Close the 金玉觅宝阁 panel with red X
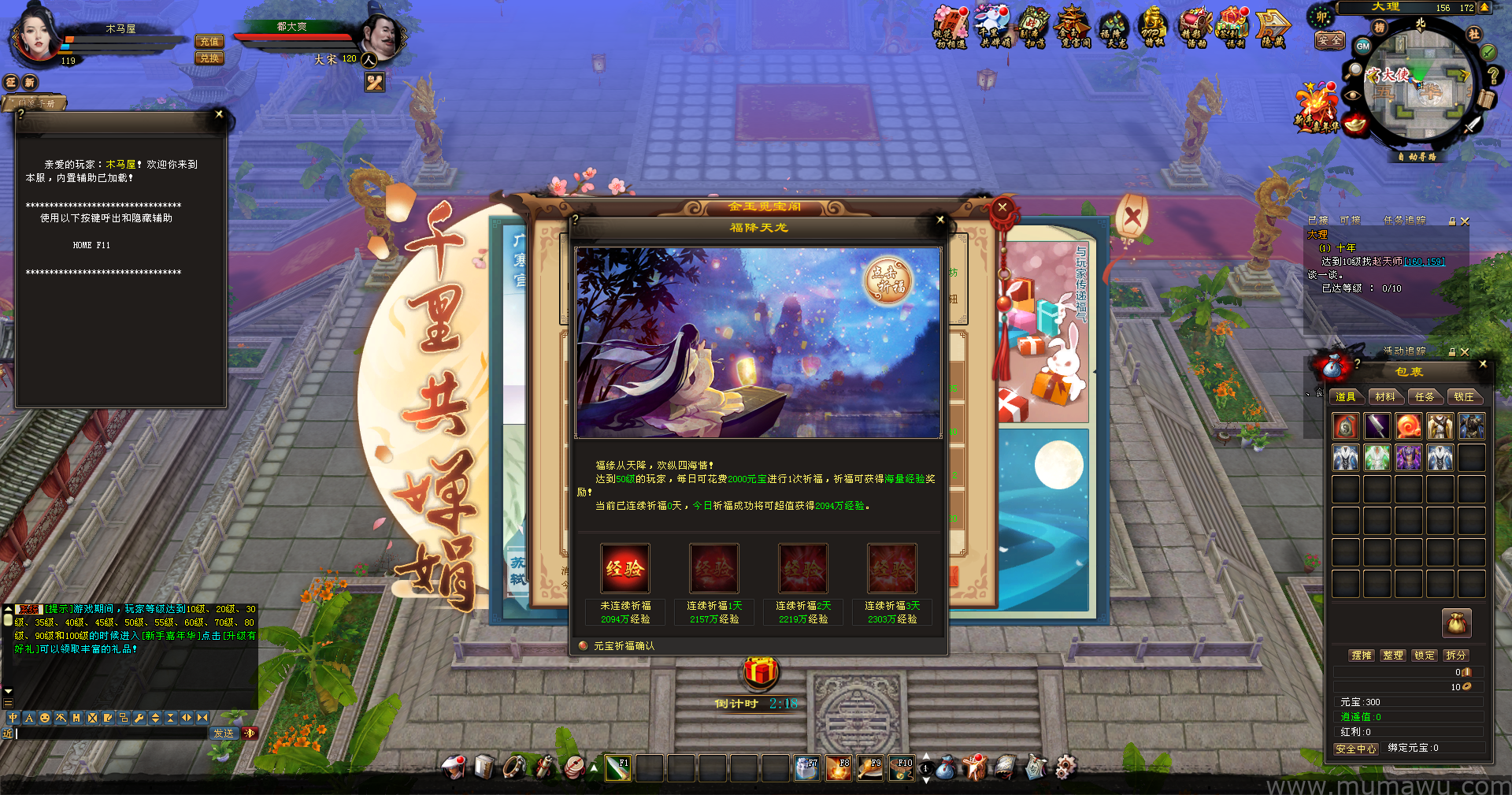1512x795 pixels. point(1002,207)
